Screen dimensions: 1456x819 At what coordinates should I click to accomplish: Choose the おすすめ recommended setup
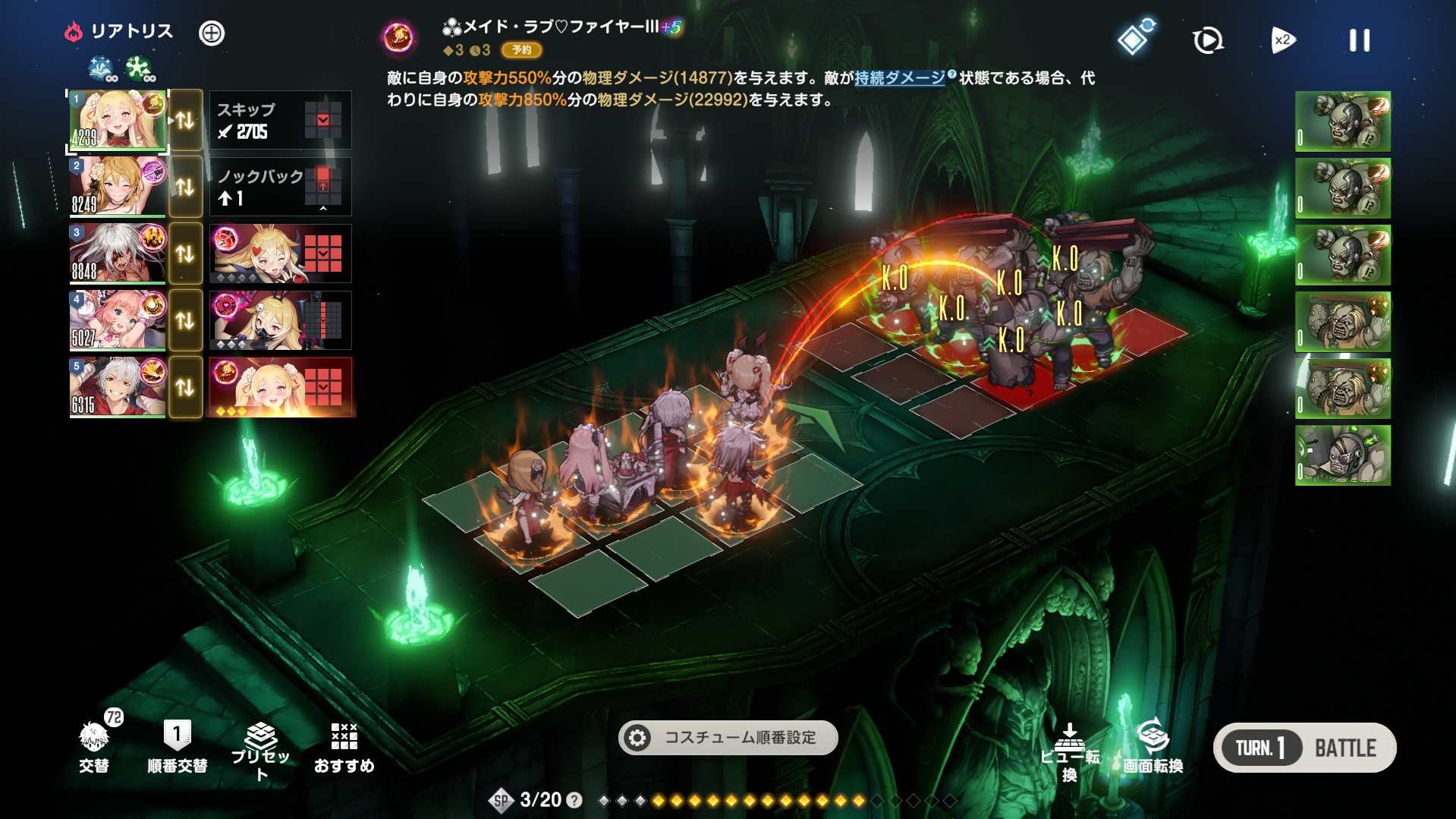click(344, 747)
